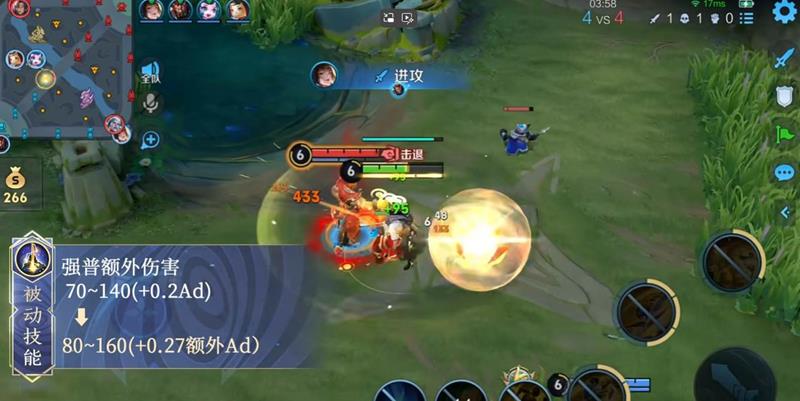
Task: Click the screen capture icon
Action: tap(389, 17)
